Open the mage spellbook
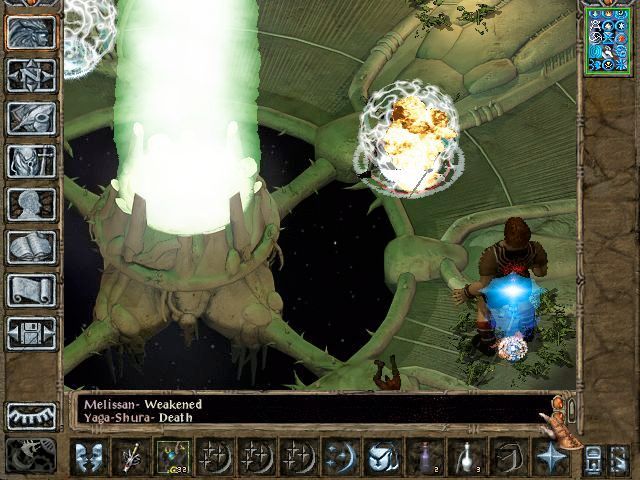The height and width of the screenshot is (480, 640). pyautogui.click(x=31, y=247)
